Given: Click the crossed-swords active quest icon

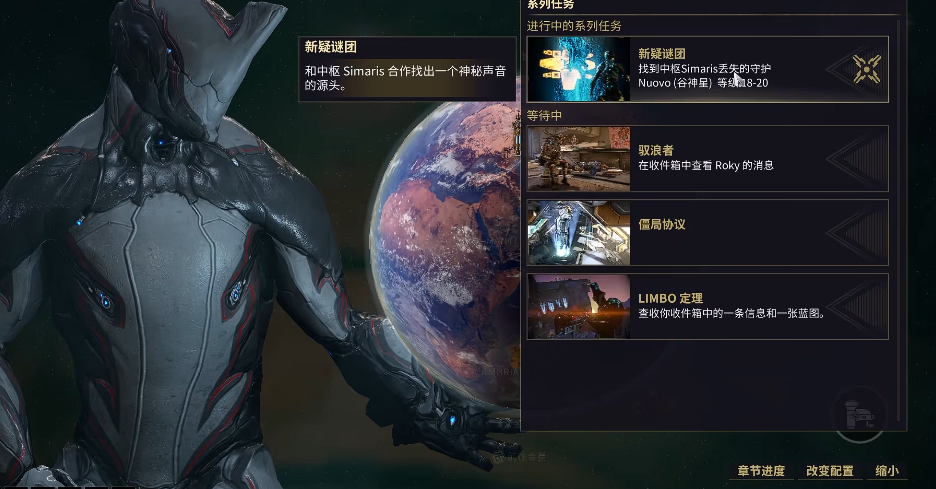Looking at the screenshot, I should [866, 69].
